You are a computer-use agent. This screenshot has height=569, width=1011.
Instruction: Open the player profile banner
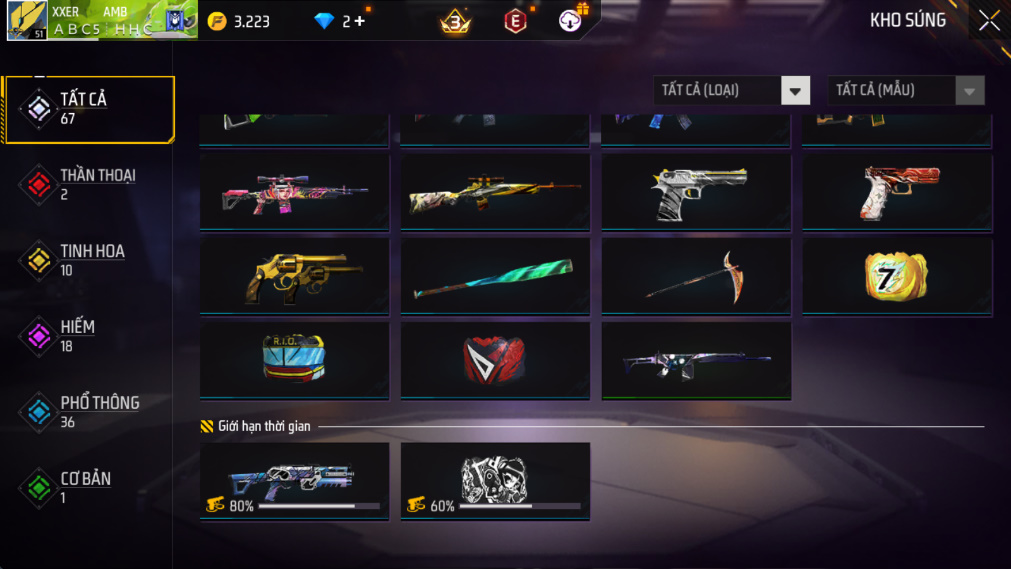click(x=102, y=21)
